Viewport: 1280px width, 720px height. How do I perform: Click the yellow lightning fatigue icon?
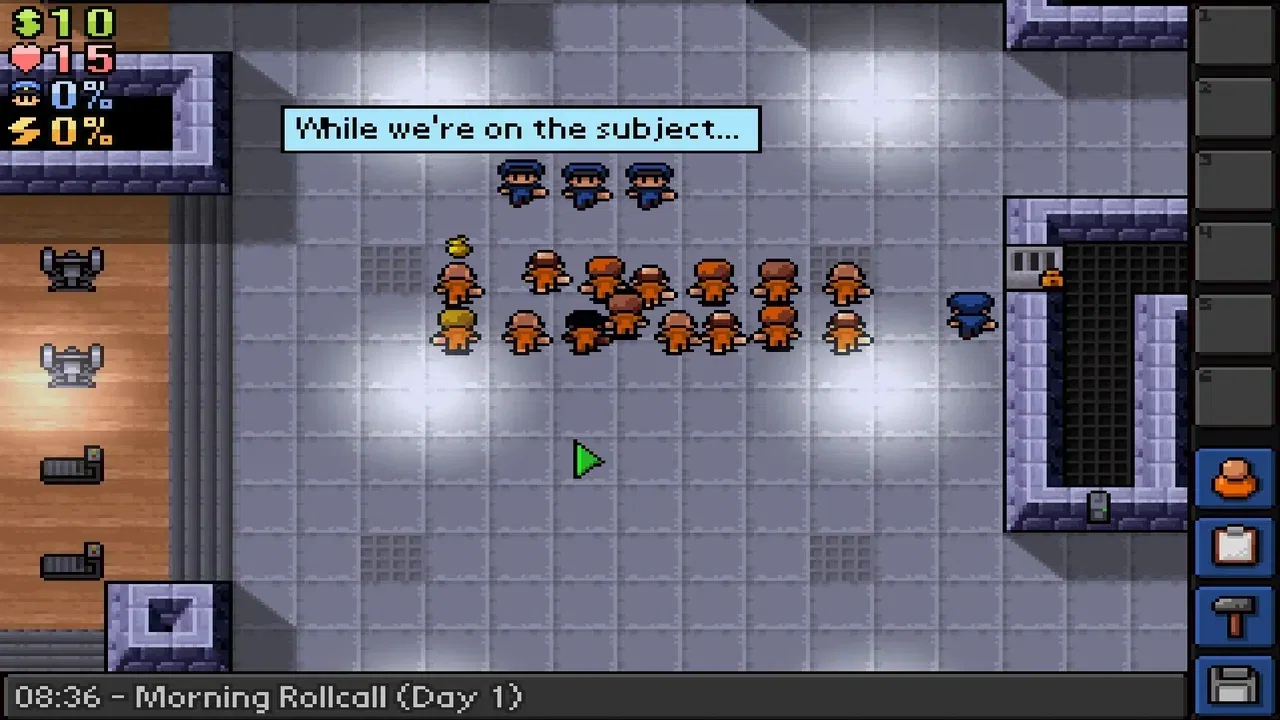coord(25,128)
